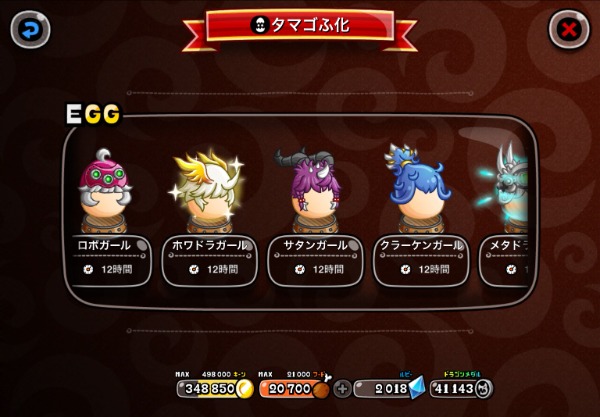Go back with the blue arrow button
The width and height of the screenshot is (600, 417).
(30, 29)
